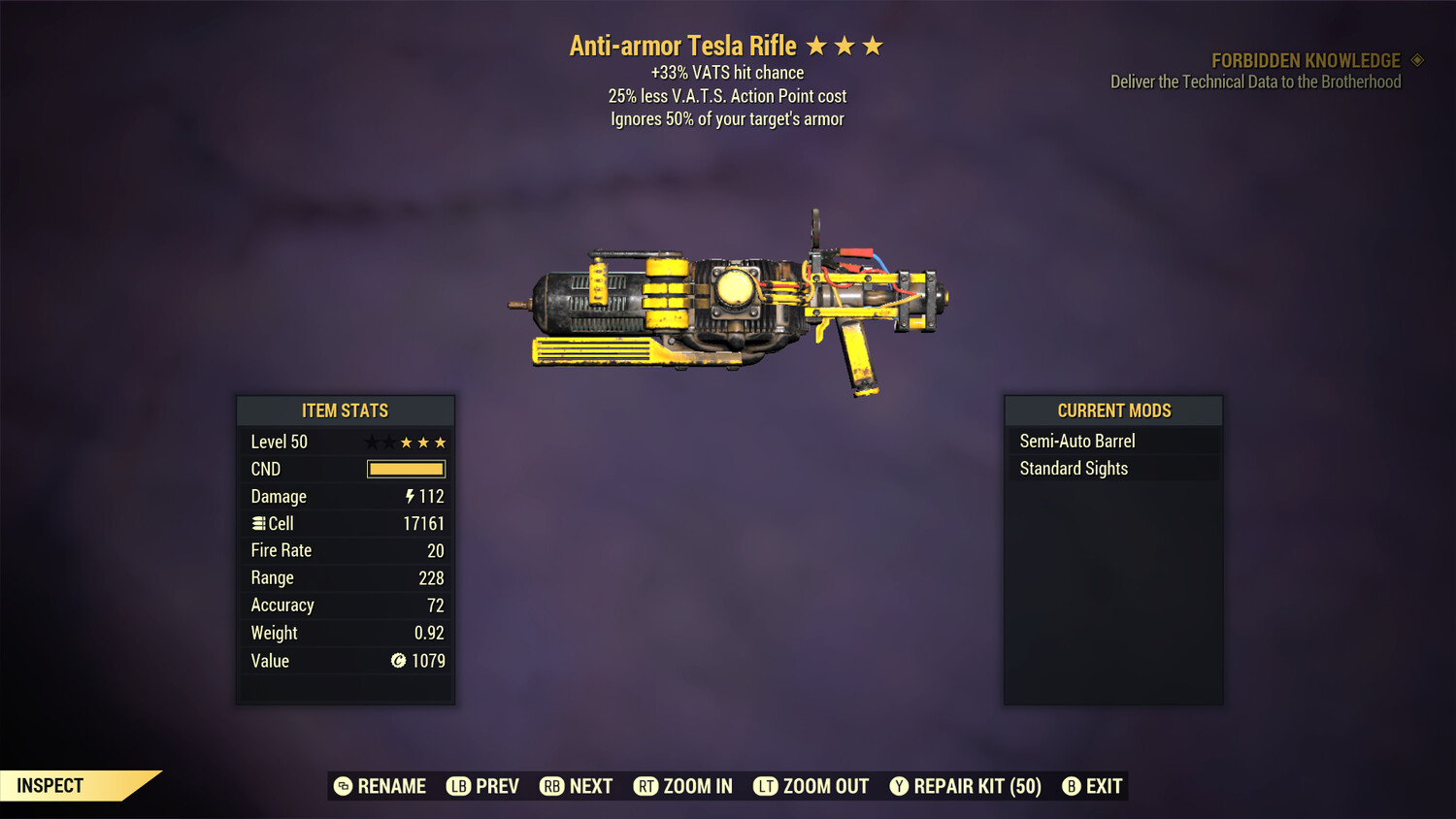The image size is (1456, 819).
Task: Select the Standard Sights mods entry
Action: 1073,468
